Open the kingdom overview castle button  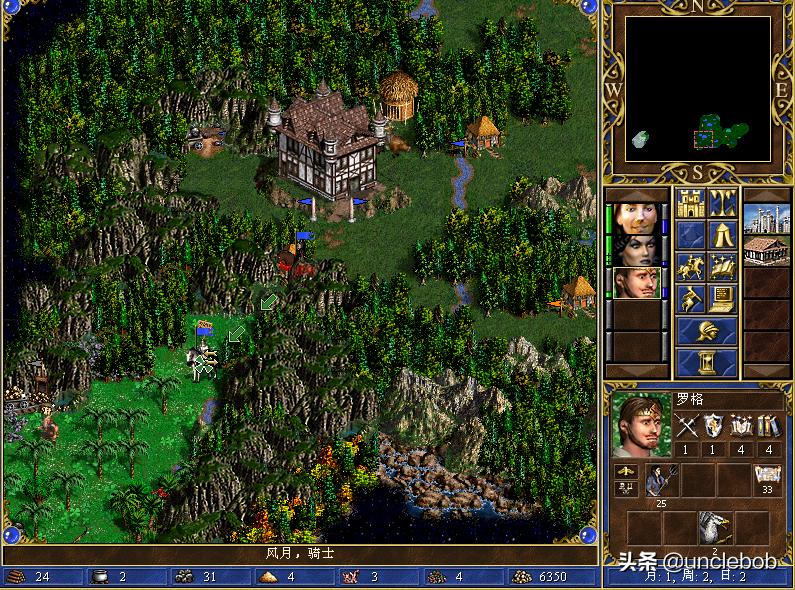click(691, 204)
